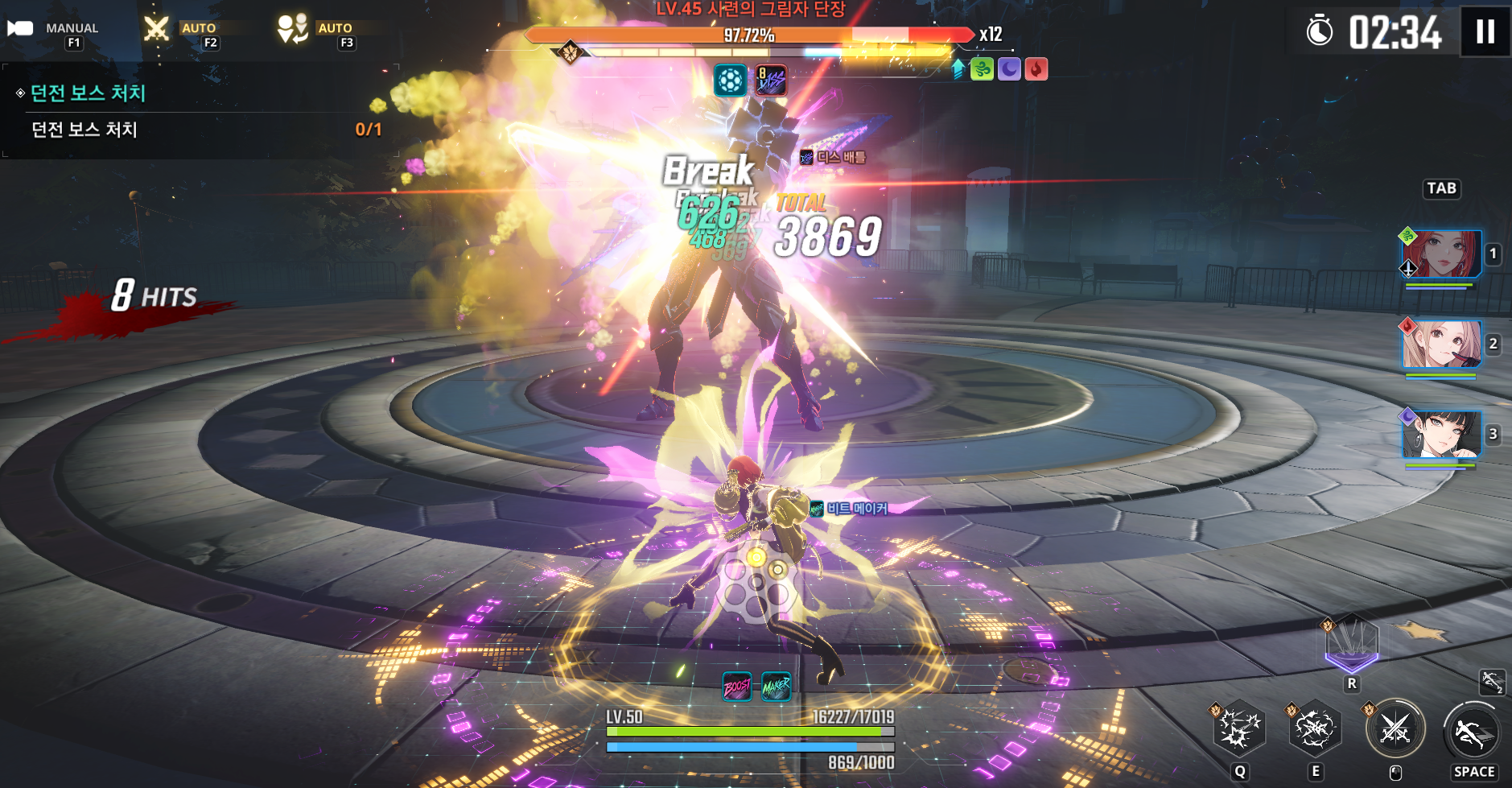Screen dimensions: 1512x788
Task: Inspect the Maker buff icon
Action: point(776,687)
